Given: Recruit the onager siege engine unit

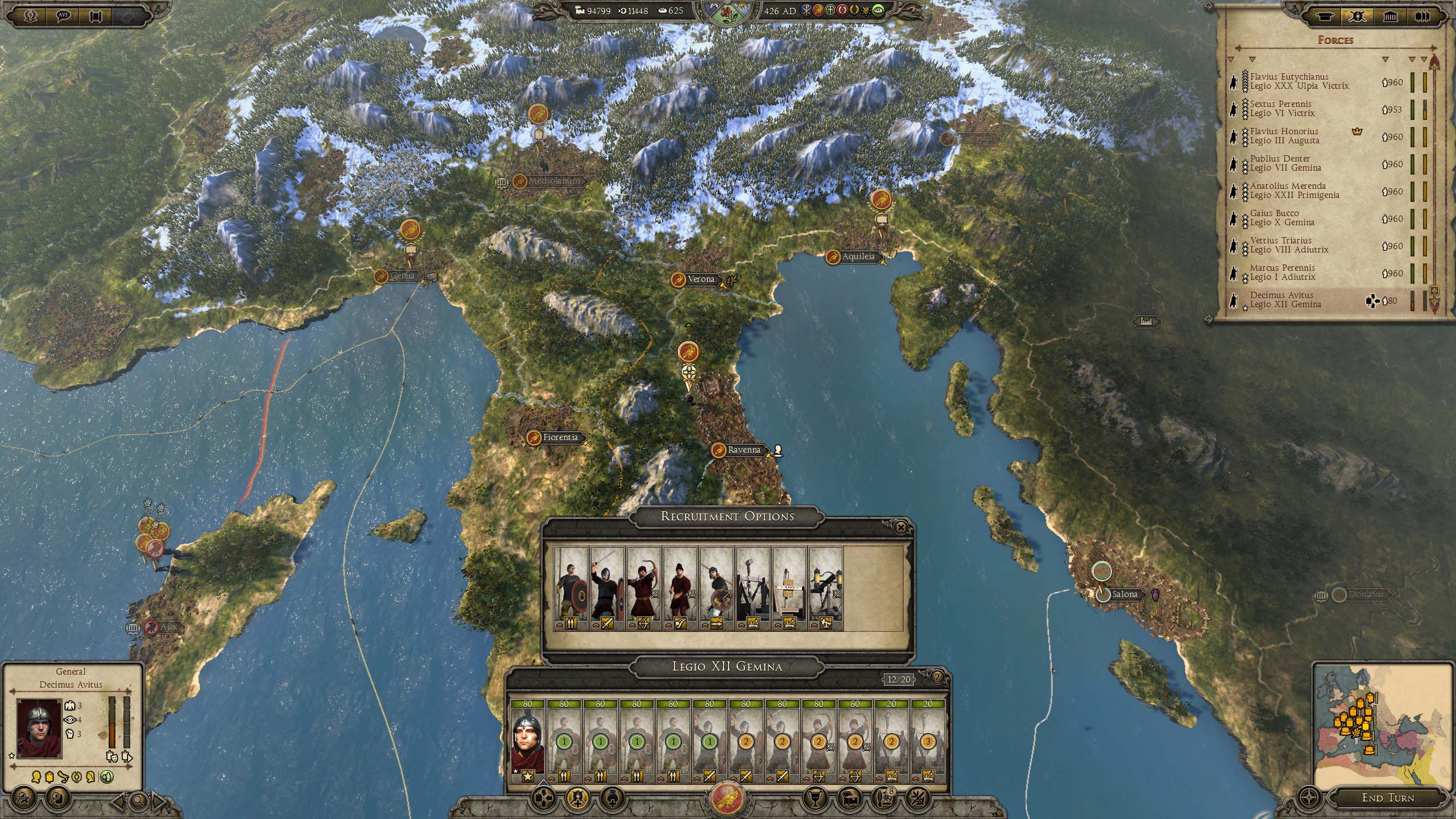Looking at the screenshot, I should click(753, 589).
